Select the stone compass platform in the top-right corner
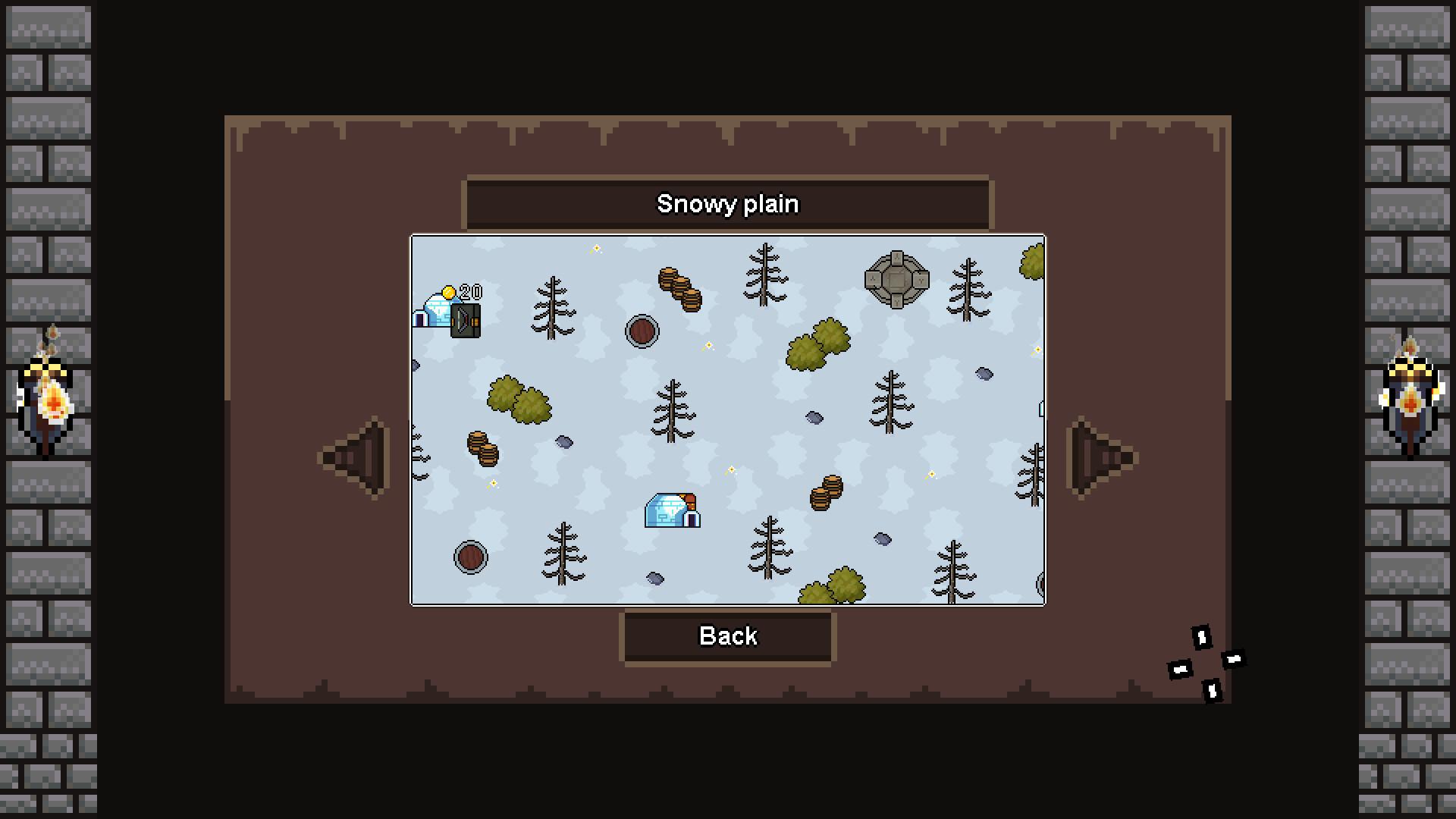This screenshot has height=819, width=1456. [x=895, y=278]
